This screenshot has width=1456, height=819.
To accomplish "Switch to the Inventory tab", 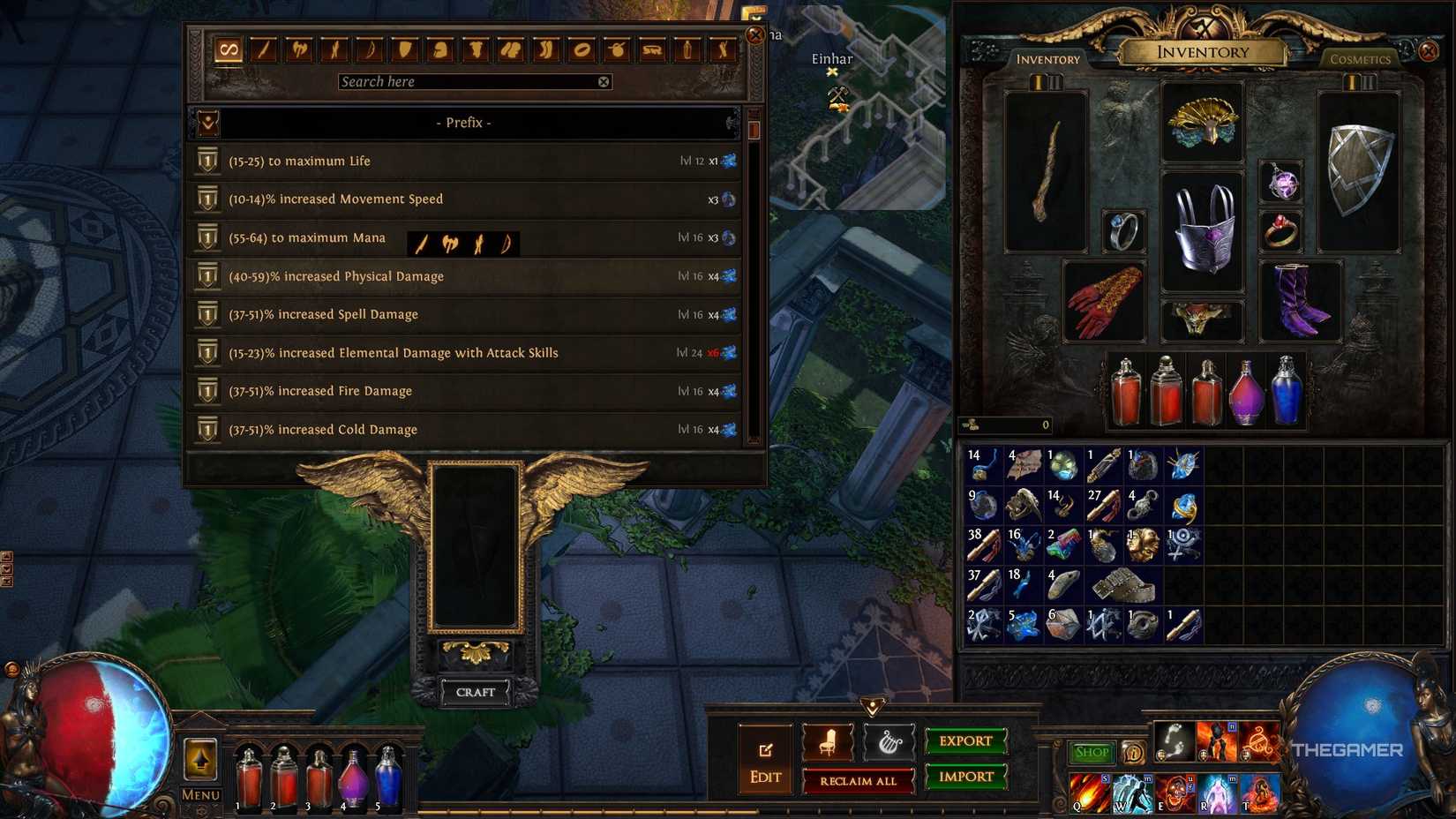I will 1048,59.
